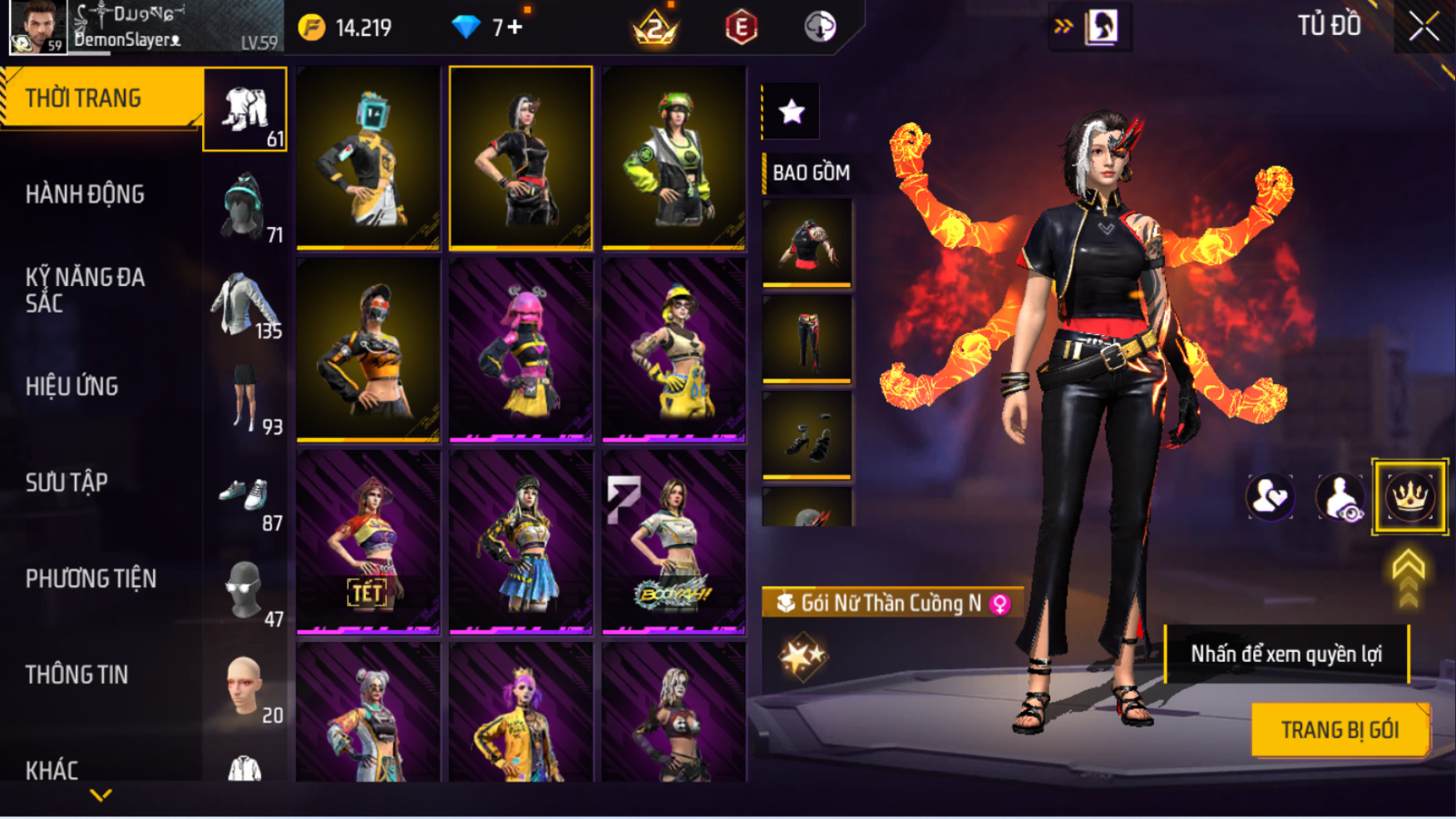This screenshot has width=1456, height=819.
Task: Pick the pink-haired outfit bundle
Action: pyautogui.click(x=521, y=350)
